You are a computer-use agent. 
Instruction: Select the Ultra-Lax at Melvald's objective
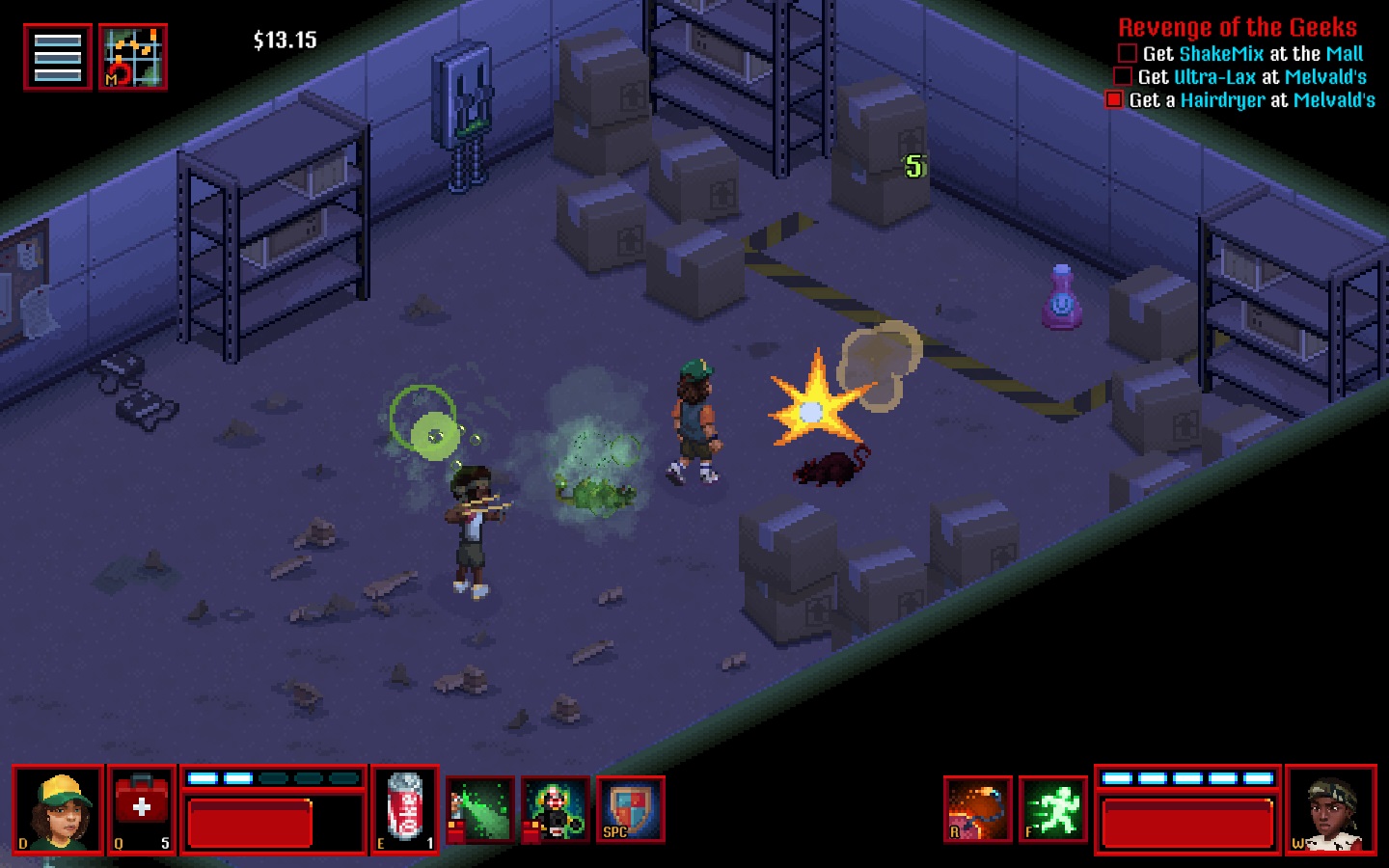pos(1251,77)
